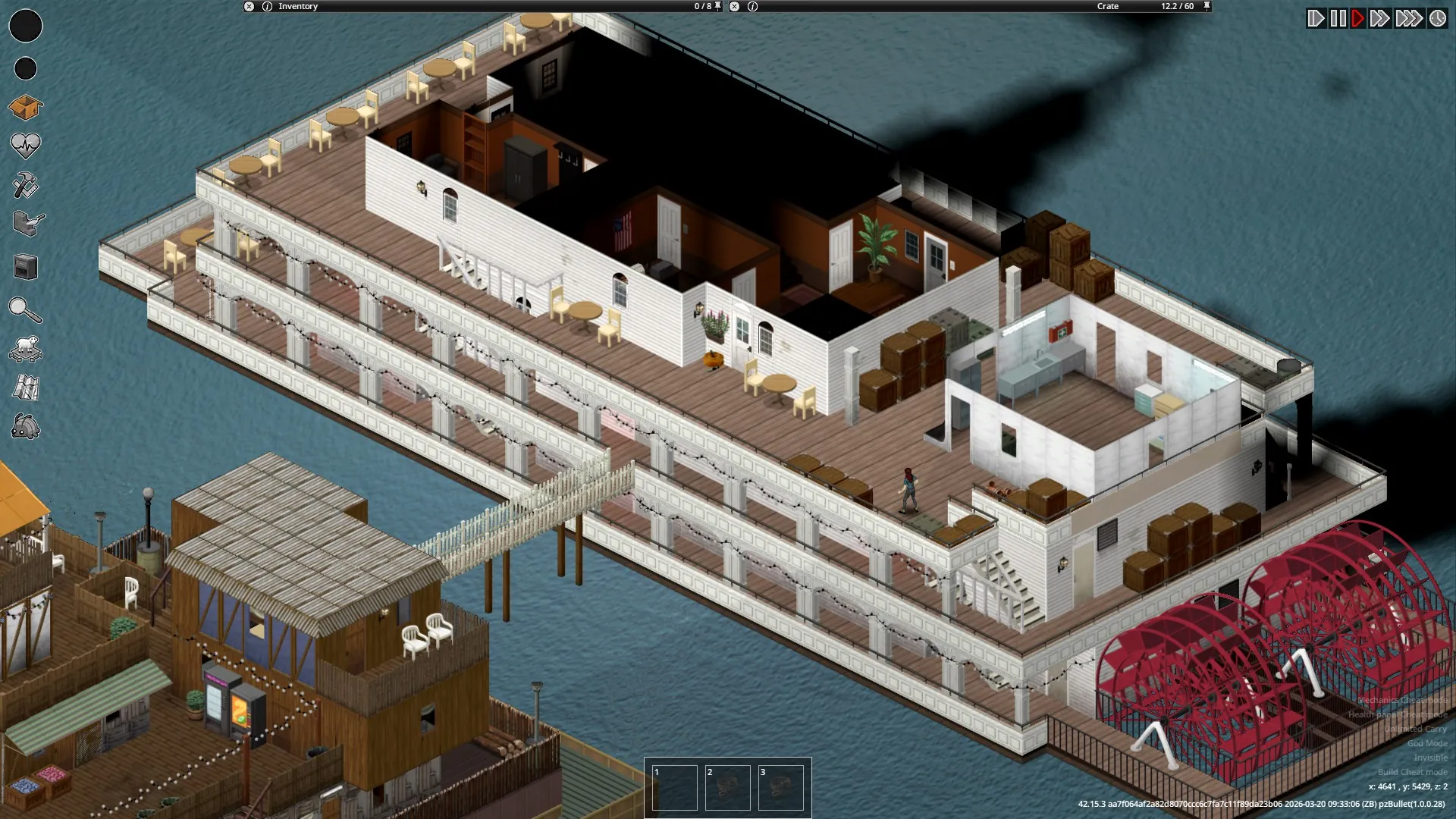Select hotbar slot number 2

727,787
